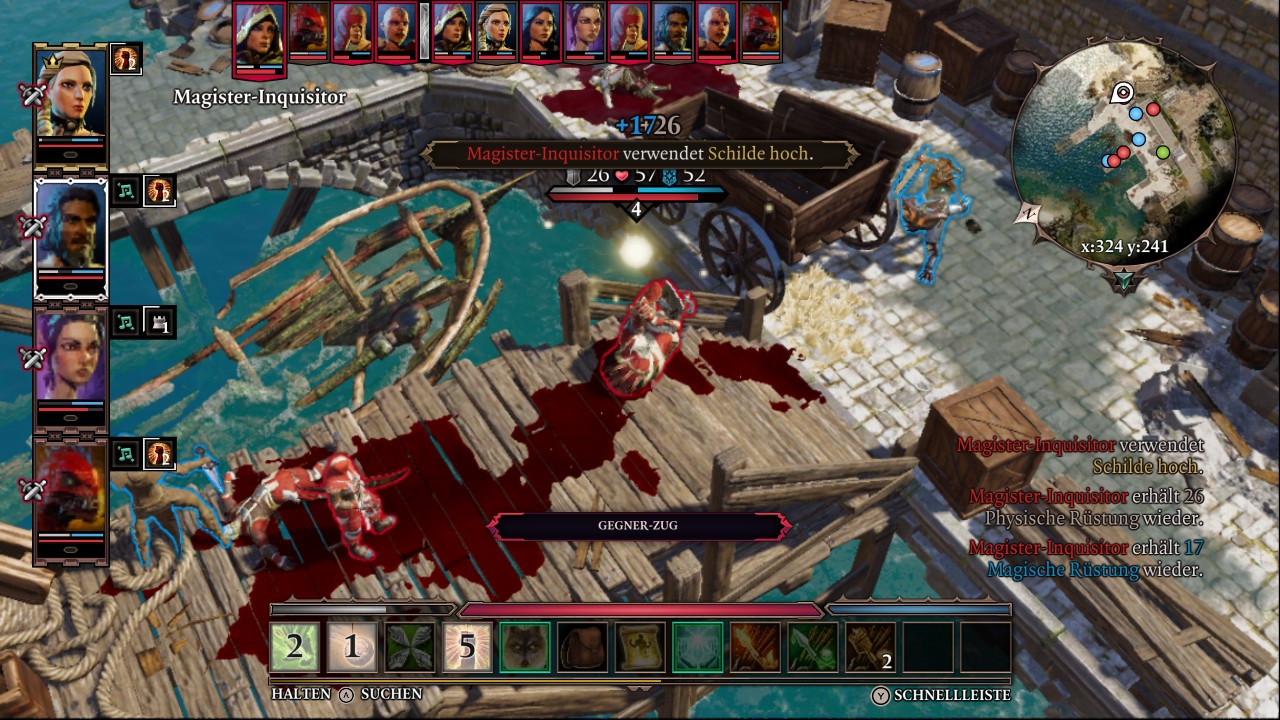This screenshot has height=720, width=1280.
Task: Click the music note status on purple-haired woman
Action: [126, 322]
